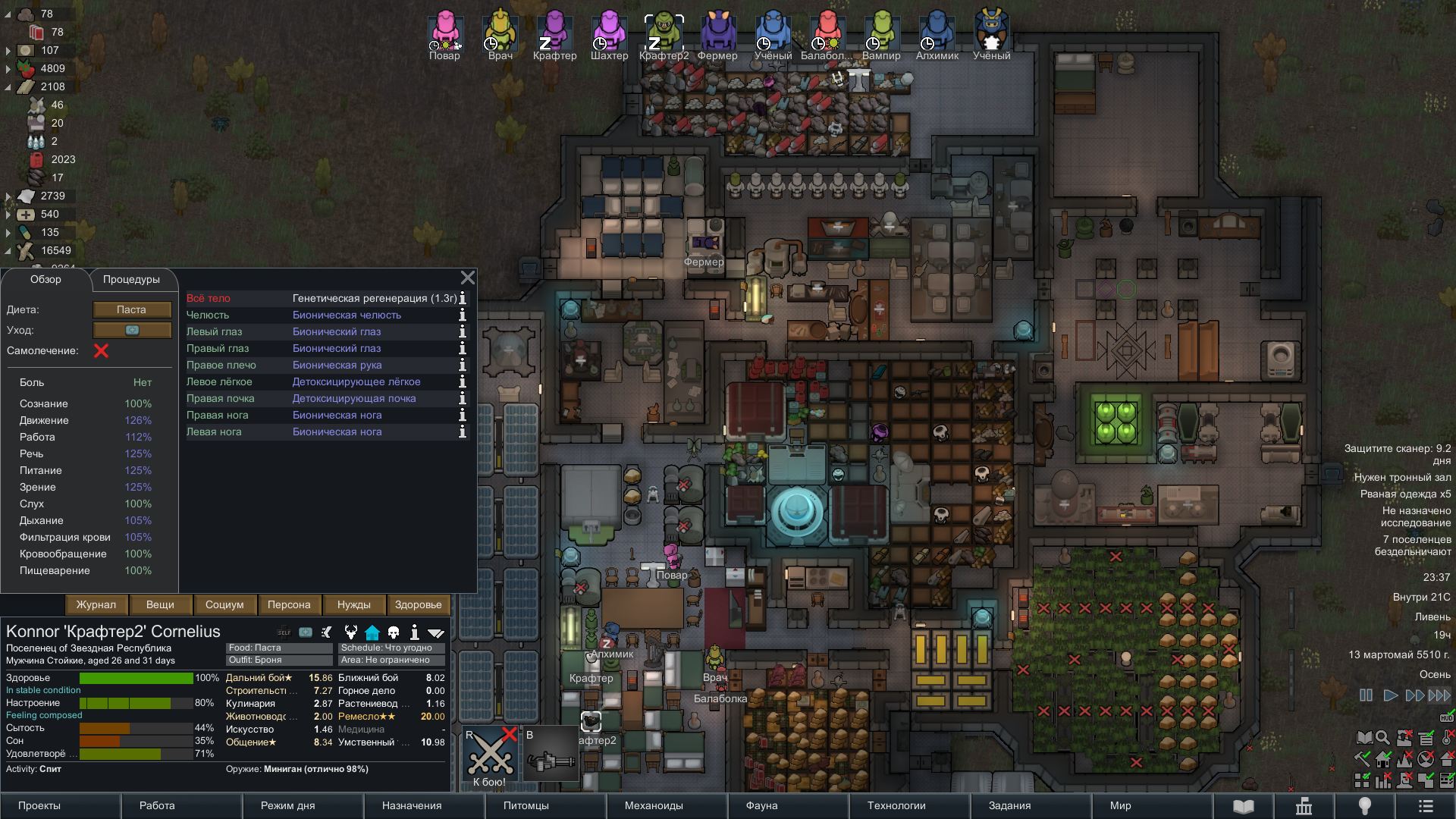Viewport: 1456px width, 819px height.
Task: Change the Диета food policy Паста
Action: [x=132, y=309]
